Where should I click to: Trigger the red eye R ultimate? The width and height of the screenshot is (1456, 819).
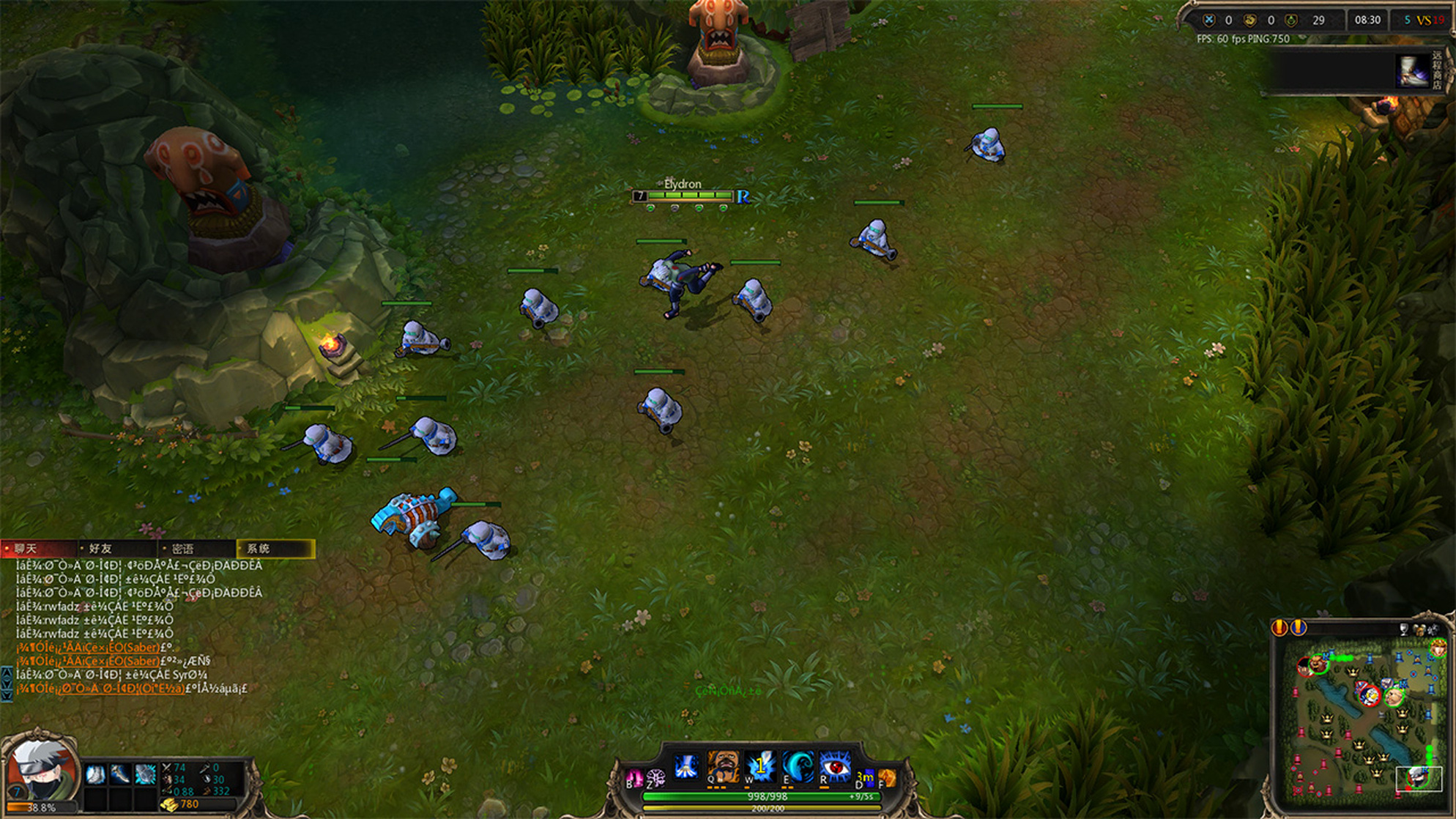click(835, 767)
